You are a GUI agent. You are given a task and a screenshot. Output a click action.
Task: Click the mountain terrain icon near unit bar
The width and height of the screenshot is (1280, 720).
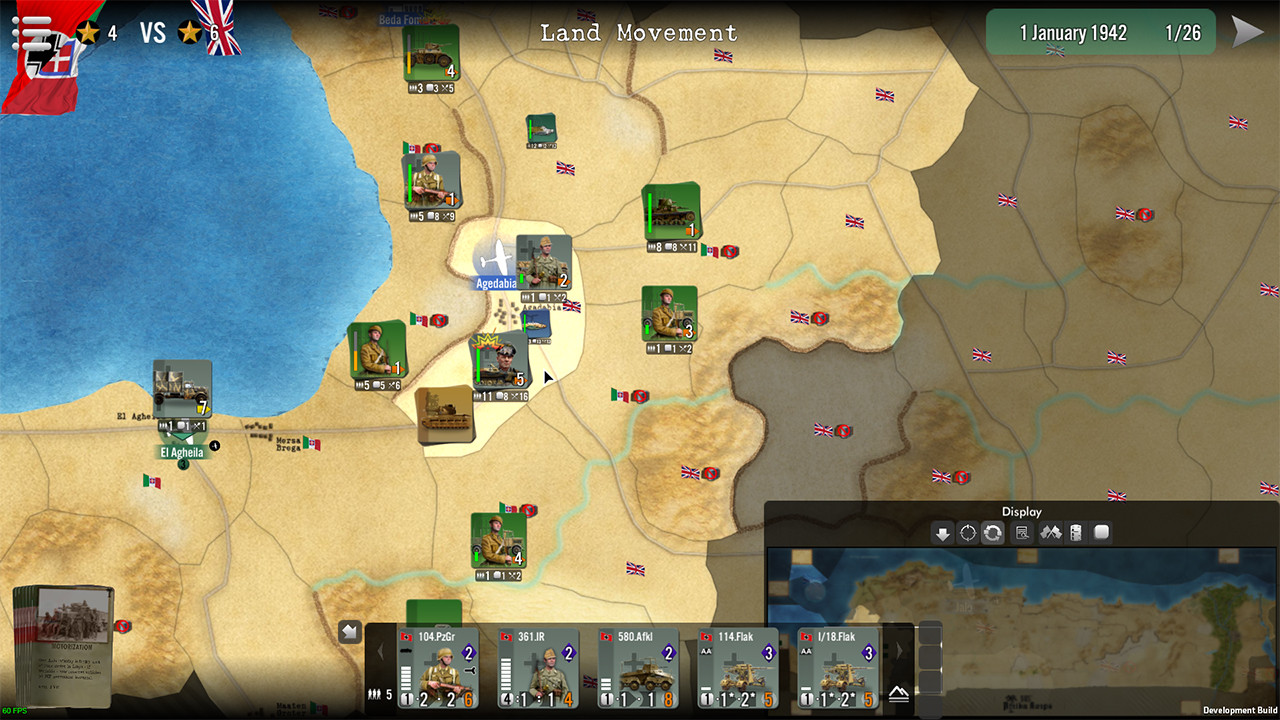coord(899,694)
